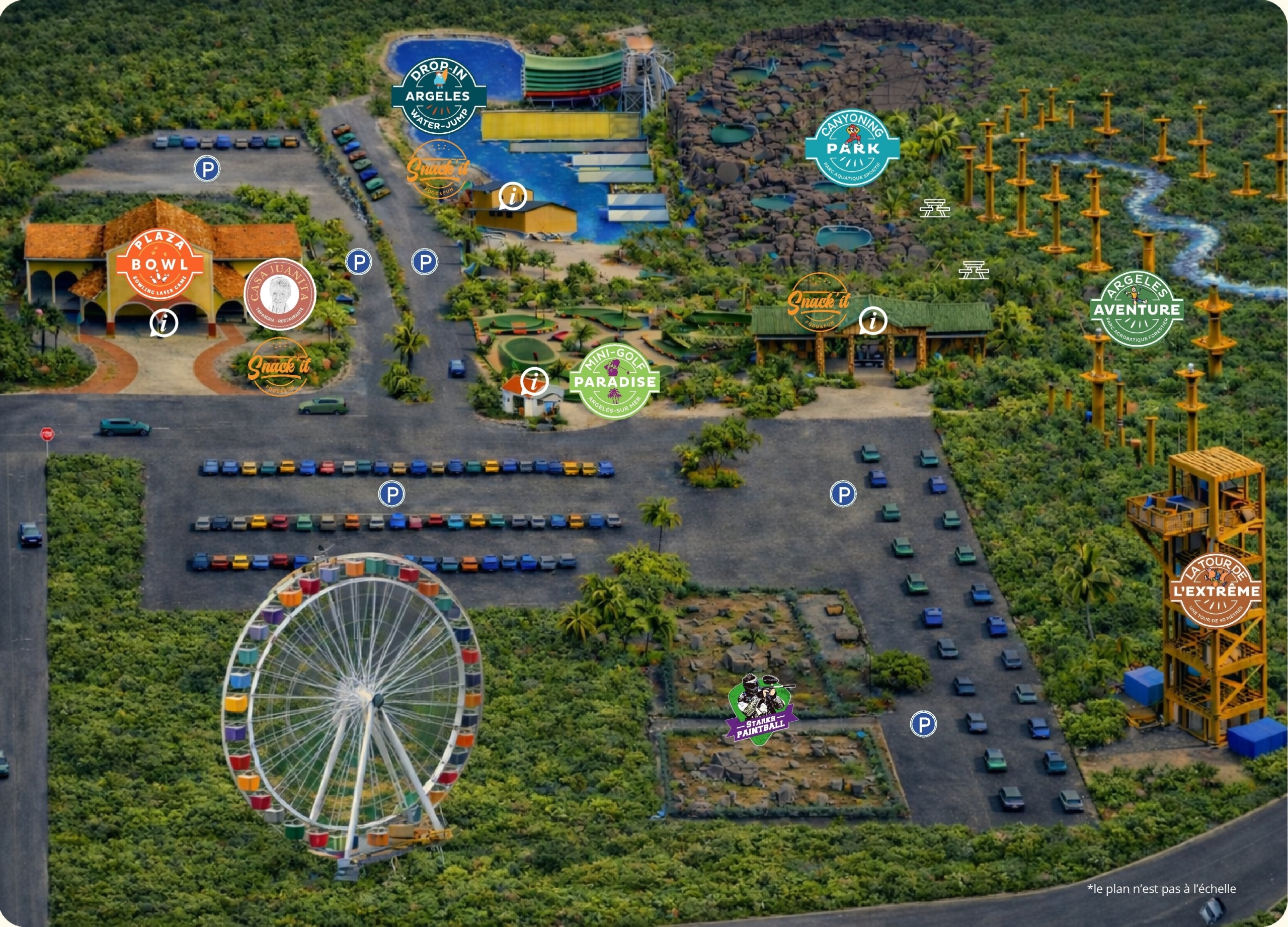1288x927 pixels.
Task: Select the Starkh Paintball logo
Action: coord(761,709)
